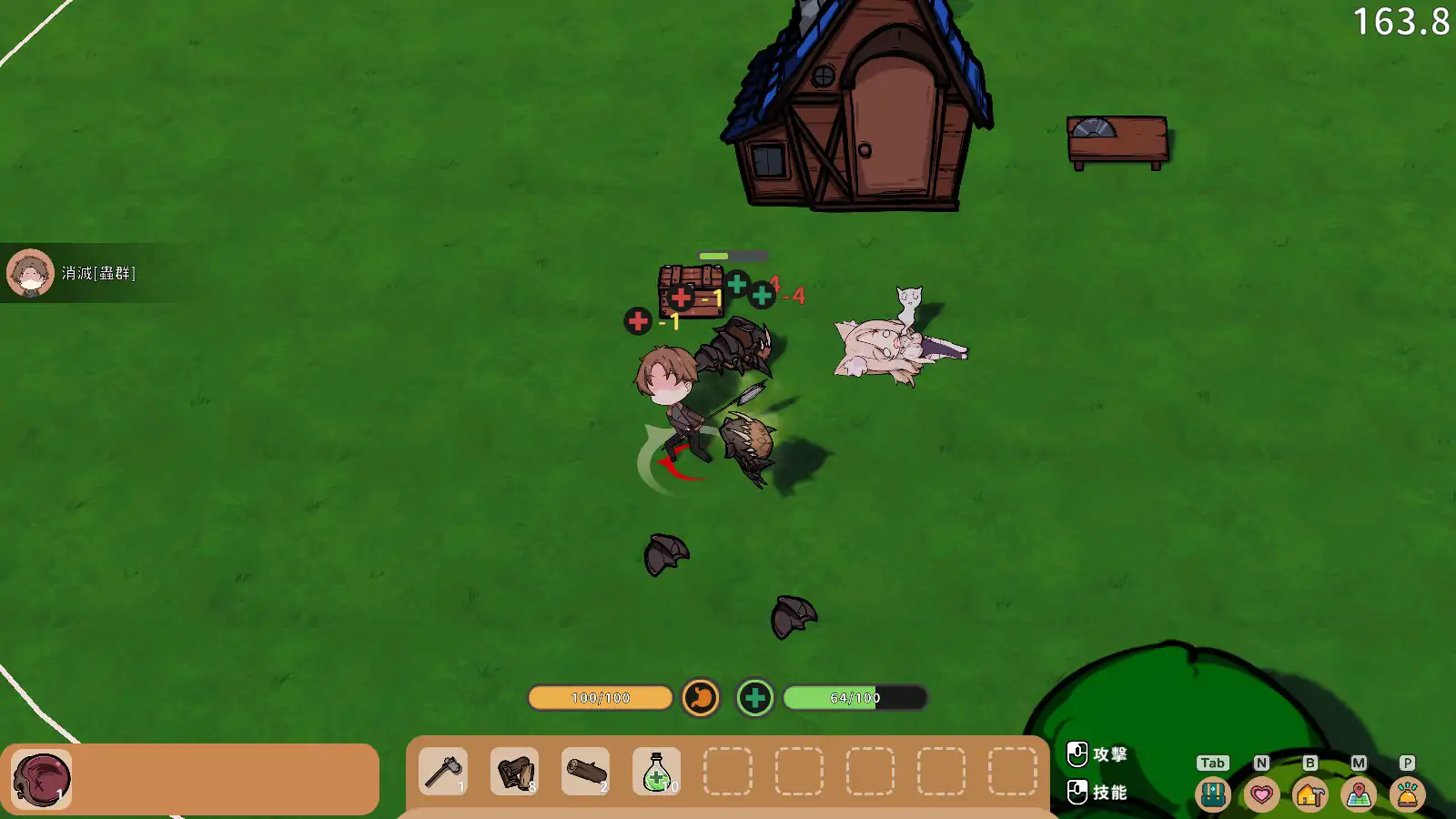The height and width of the screenshot is (819, 1456).
Task: Select the chopped firewood stack slot
Action: point(514,772)
